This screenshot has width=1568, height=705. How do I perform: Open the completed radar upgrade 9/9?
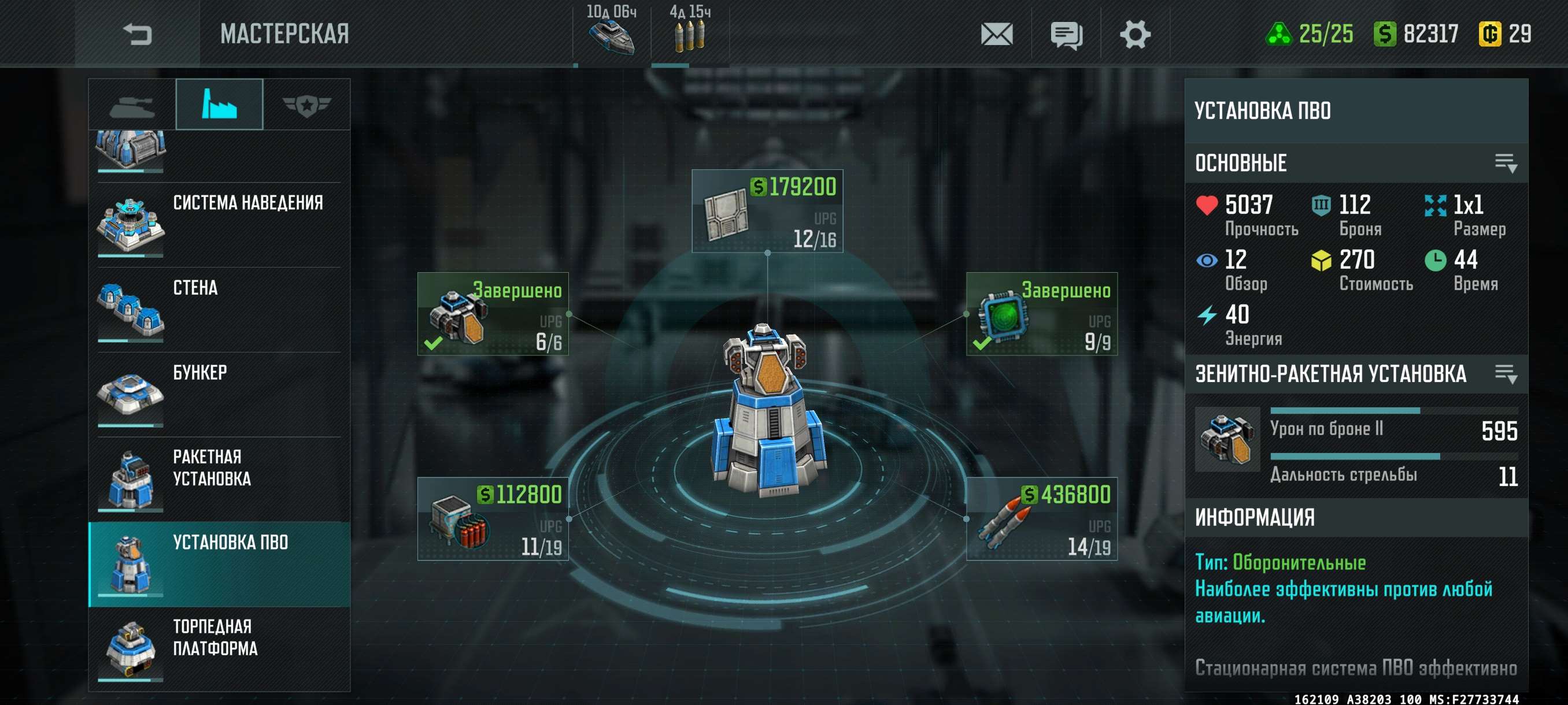click(x=1041, y=314)
